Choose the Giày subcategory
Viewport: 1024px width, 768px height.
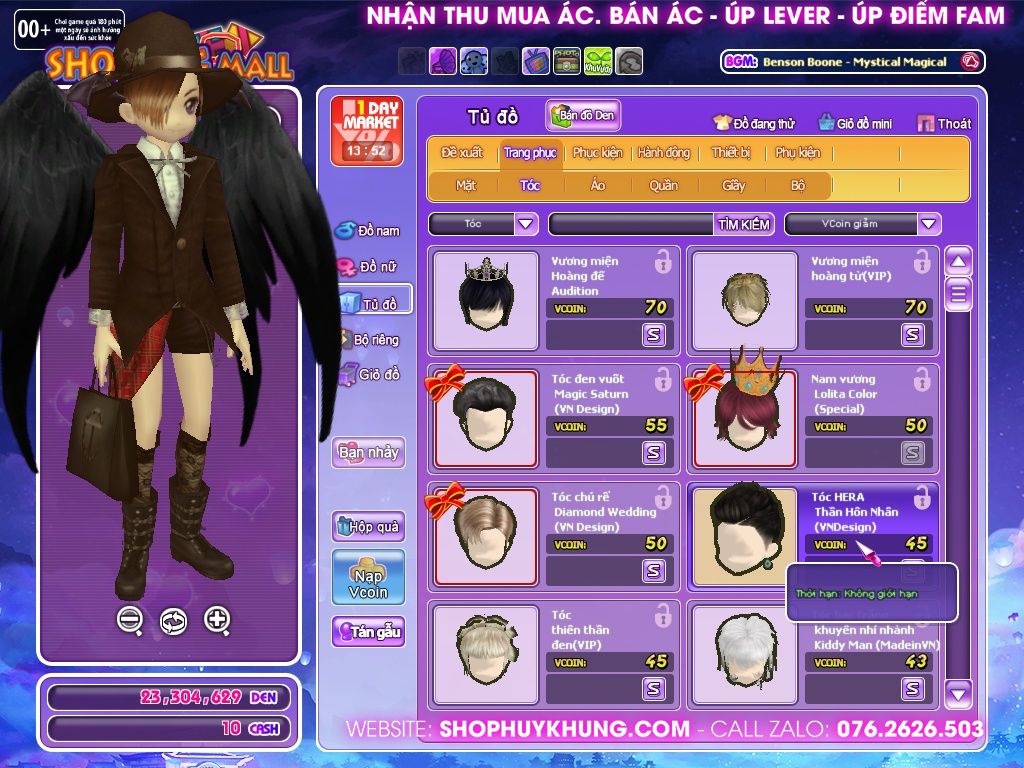(733, 185)
